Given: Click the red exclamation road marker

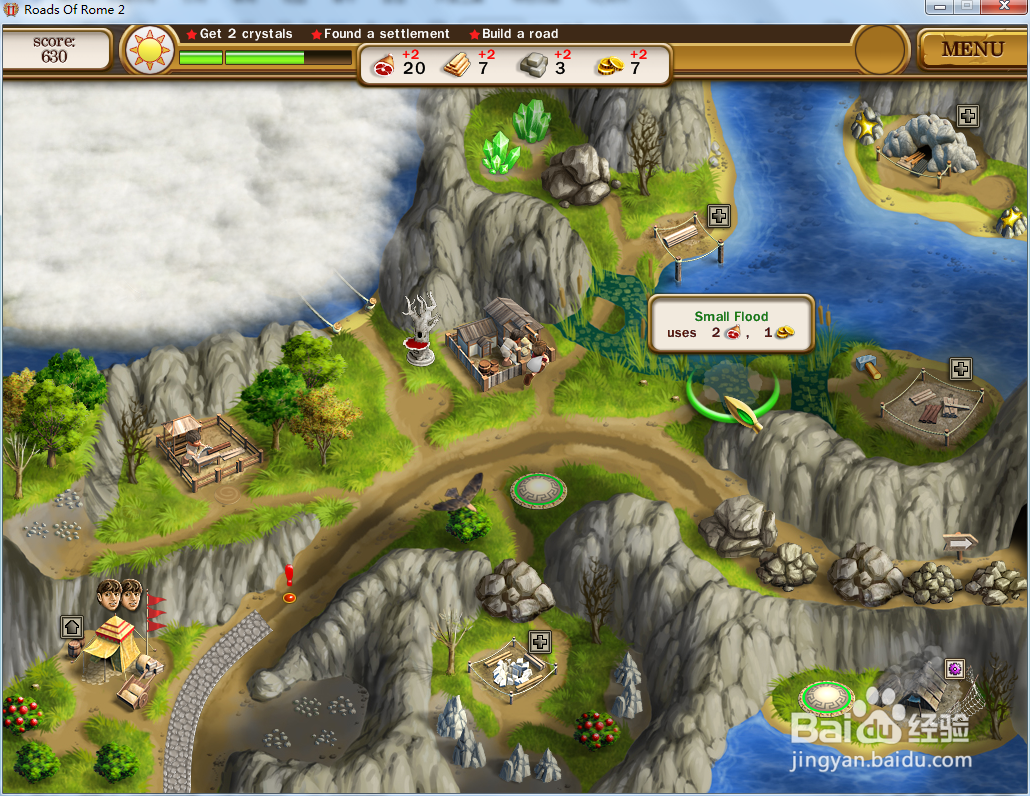Looking at the screenshot, I should [x=289, y=584].
